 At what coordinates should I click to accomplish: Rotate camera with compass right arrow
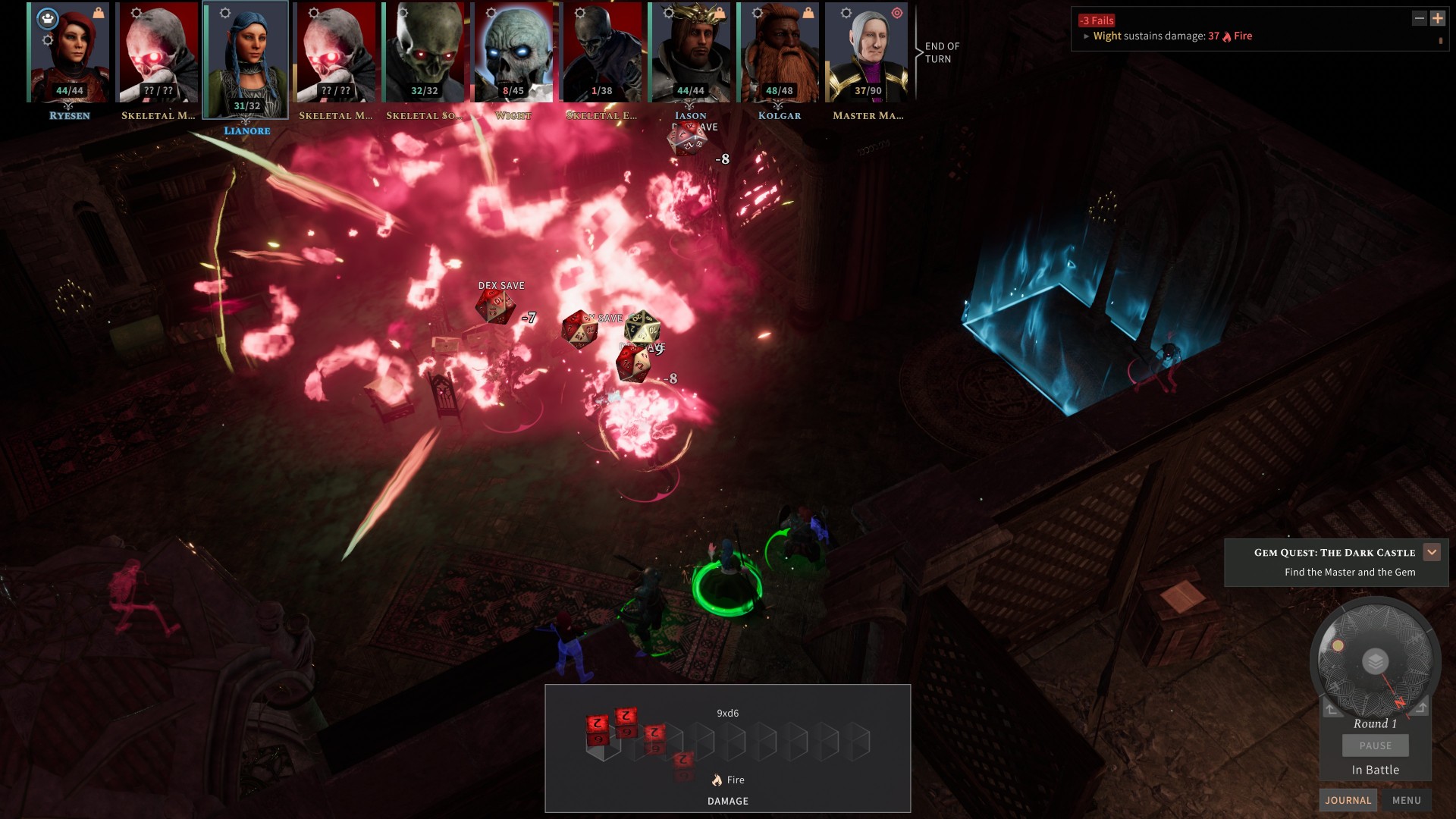1420,708
